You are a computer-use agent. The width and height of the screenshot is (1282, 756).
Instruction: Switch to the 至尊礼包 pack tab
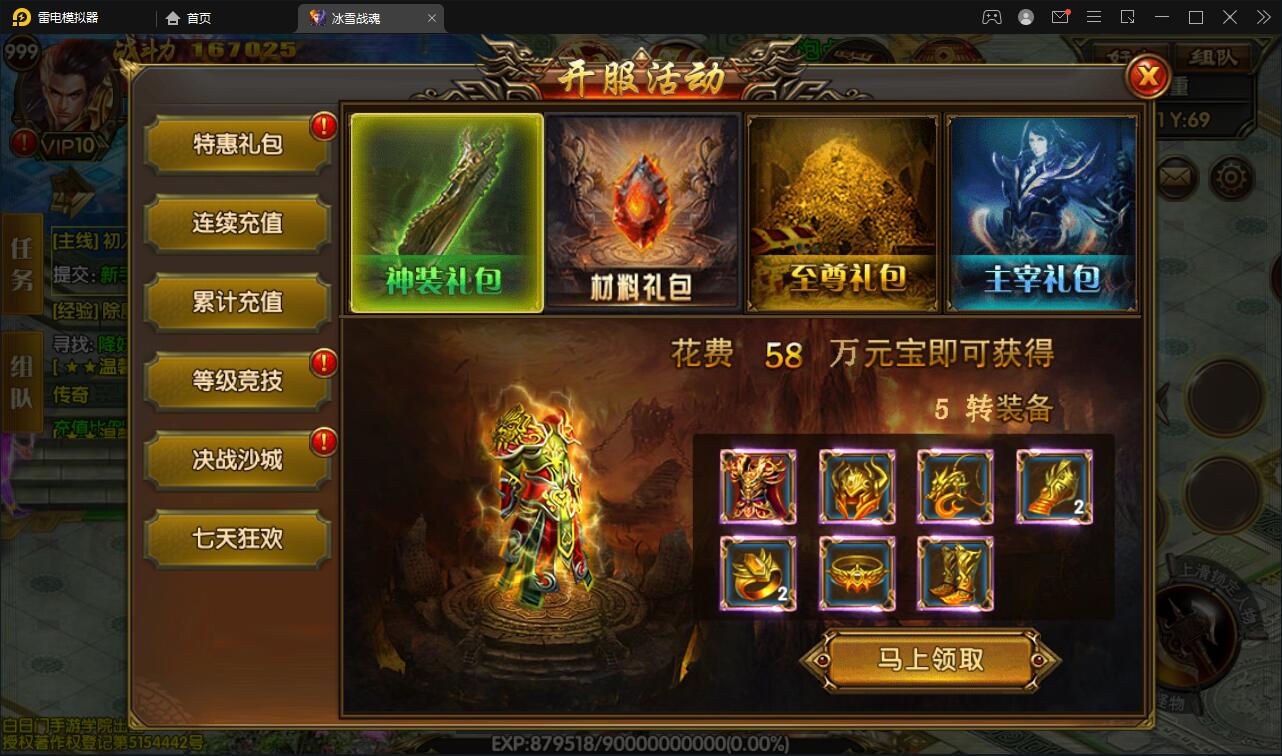tap(842, 211)
